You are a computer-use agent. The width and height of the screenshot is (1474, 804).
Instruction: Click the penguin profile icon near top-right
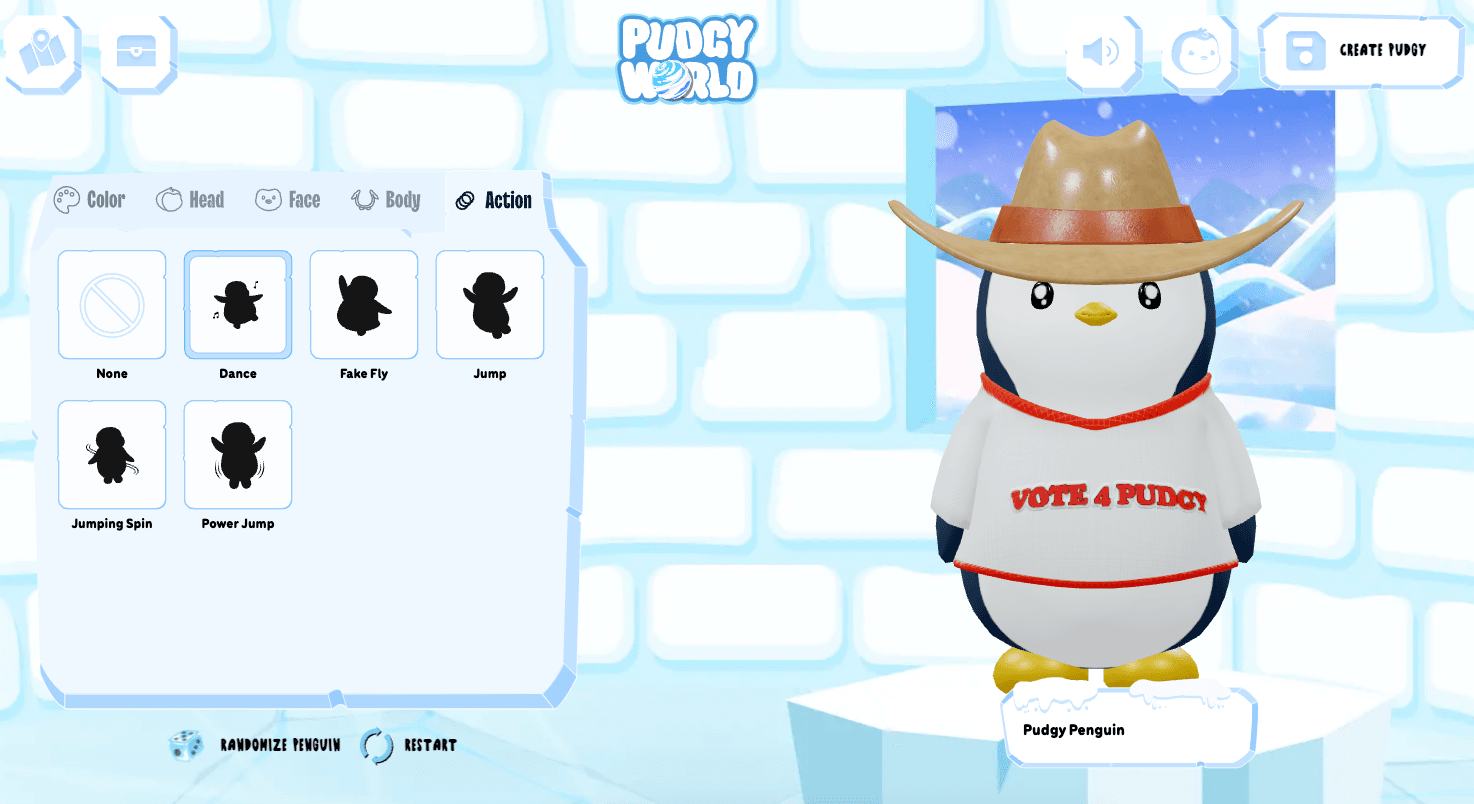pyautogui.click(x=1199, y=52)
